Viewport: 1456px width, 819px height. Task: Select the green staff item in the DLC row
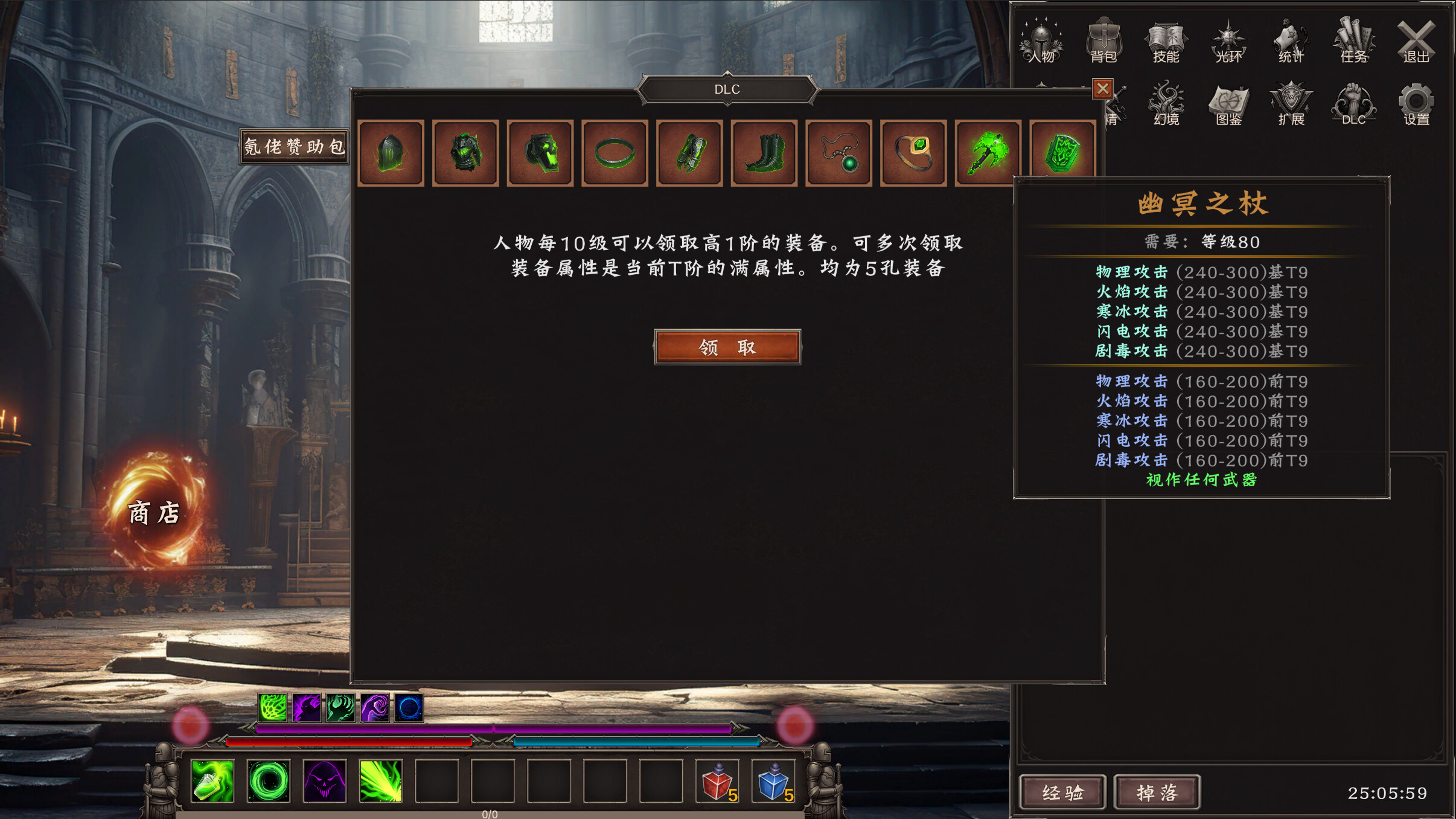(988, 152)
